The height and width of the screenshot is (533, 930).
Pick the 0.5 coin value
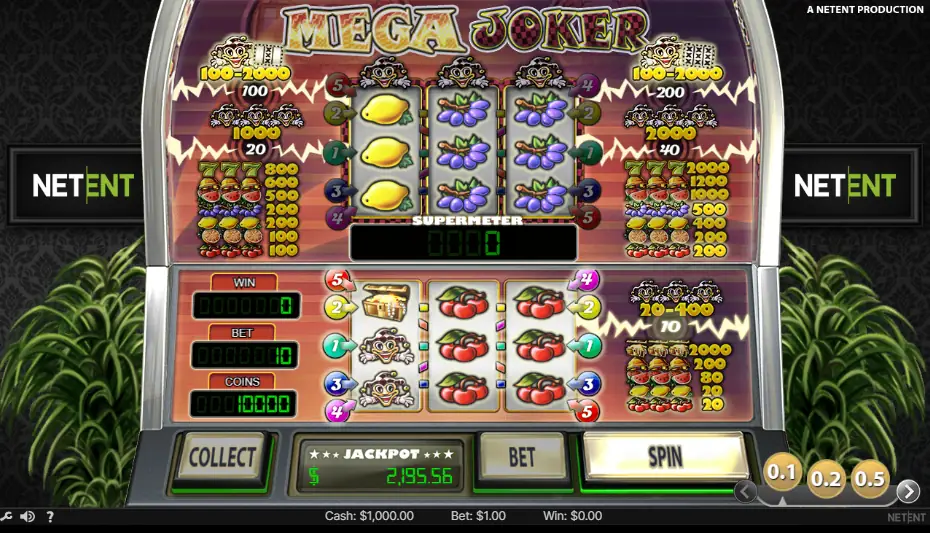tap(869, 479)
